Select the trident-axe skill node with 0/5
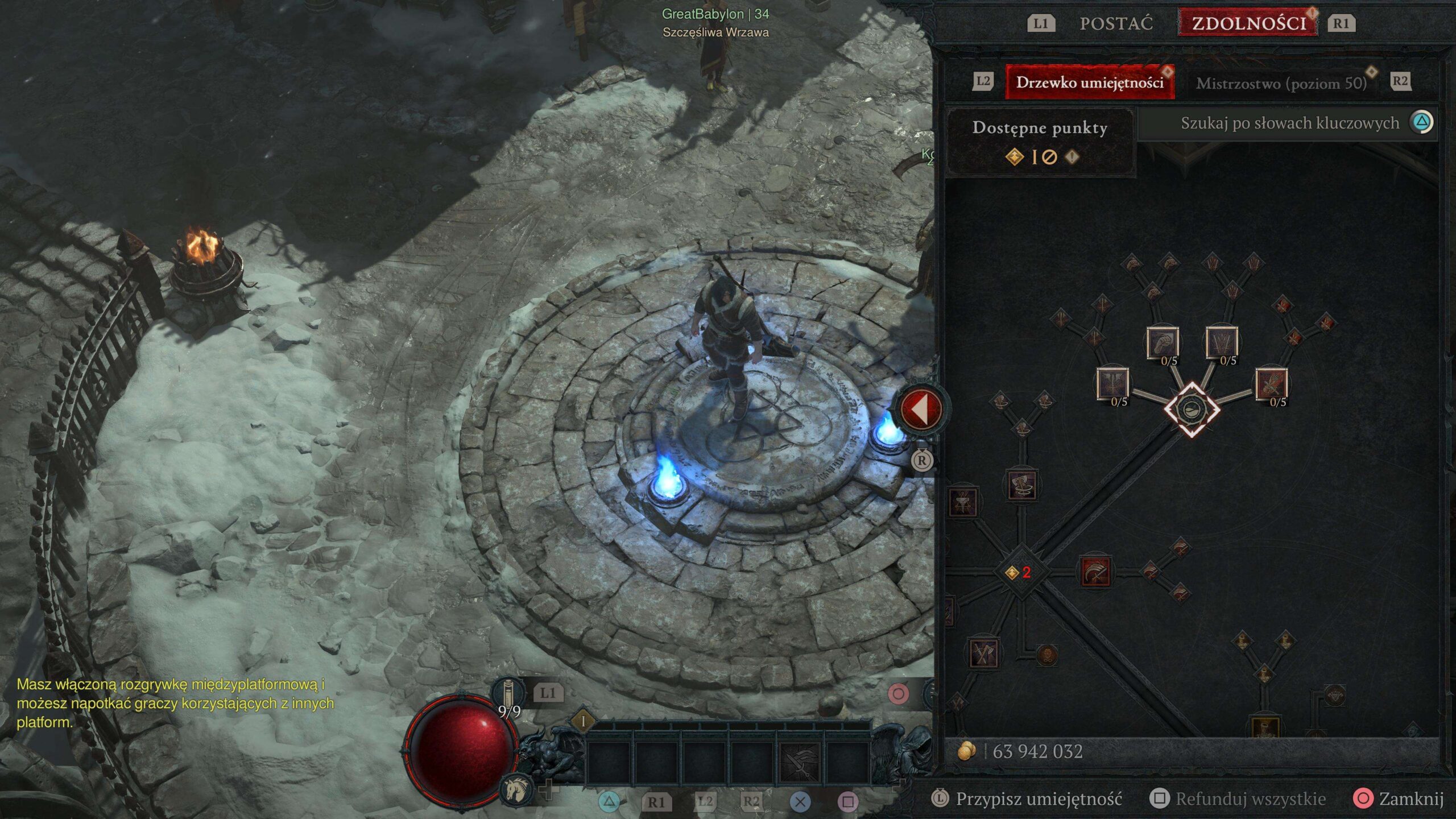Screen dimensions: 1456x819 1112,384
